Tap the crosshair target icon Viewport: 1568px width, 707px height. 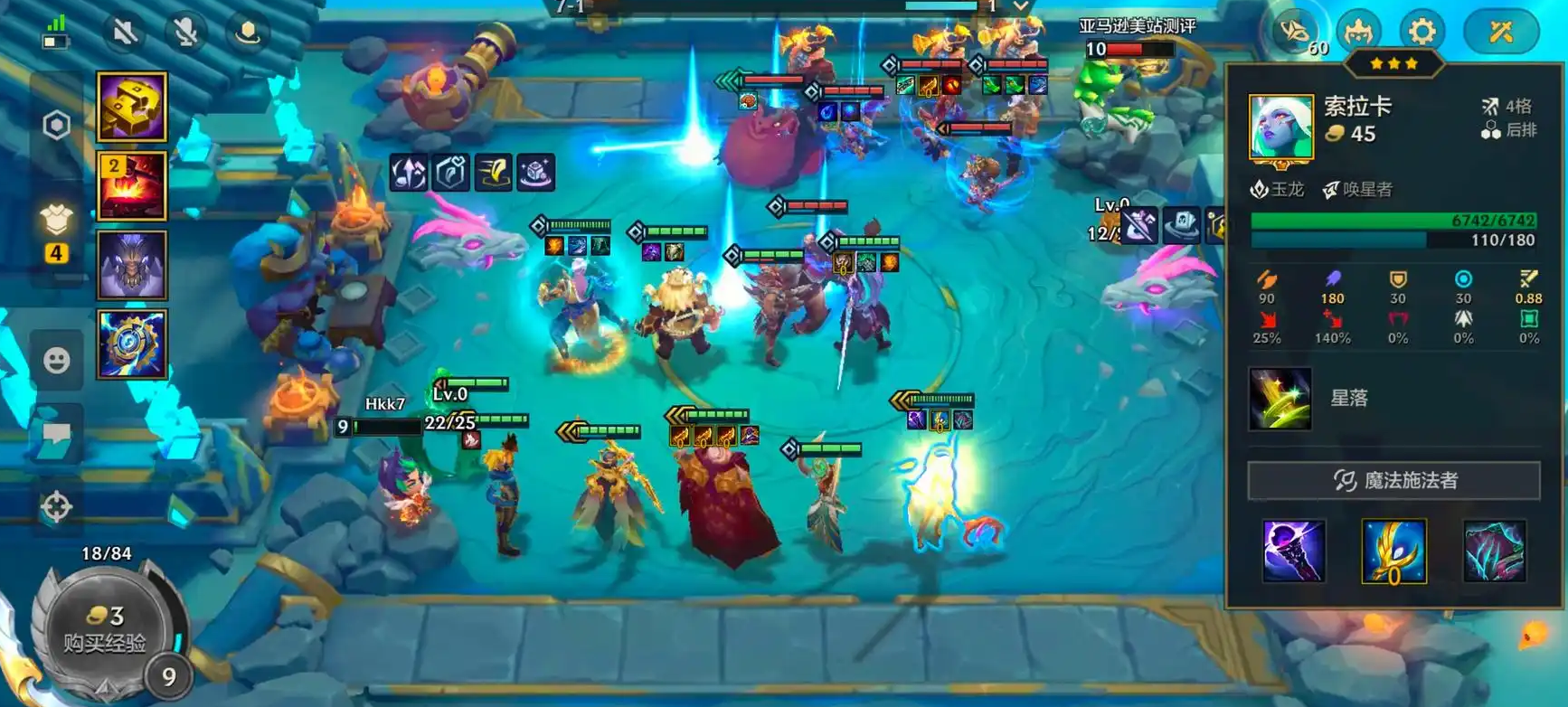click(x=56, y=507)
